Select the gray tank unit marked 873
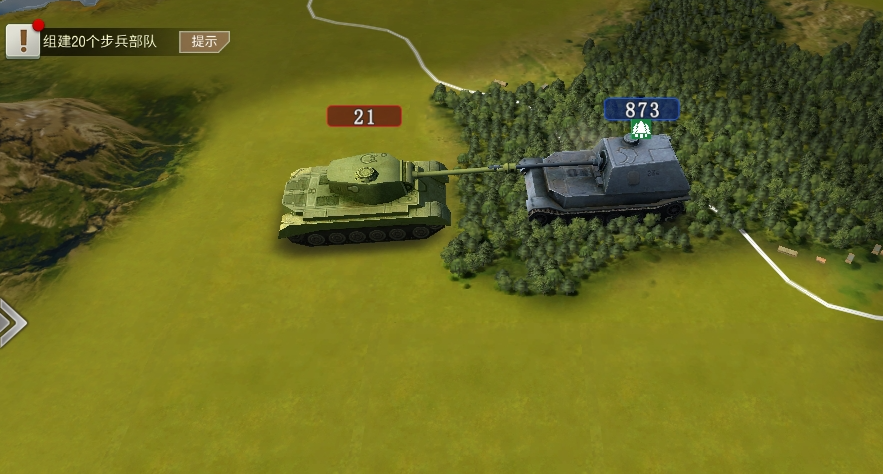This screenshot has height=474, width=883. [x=607, y=180]
